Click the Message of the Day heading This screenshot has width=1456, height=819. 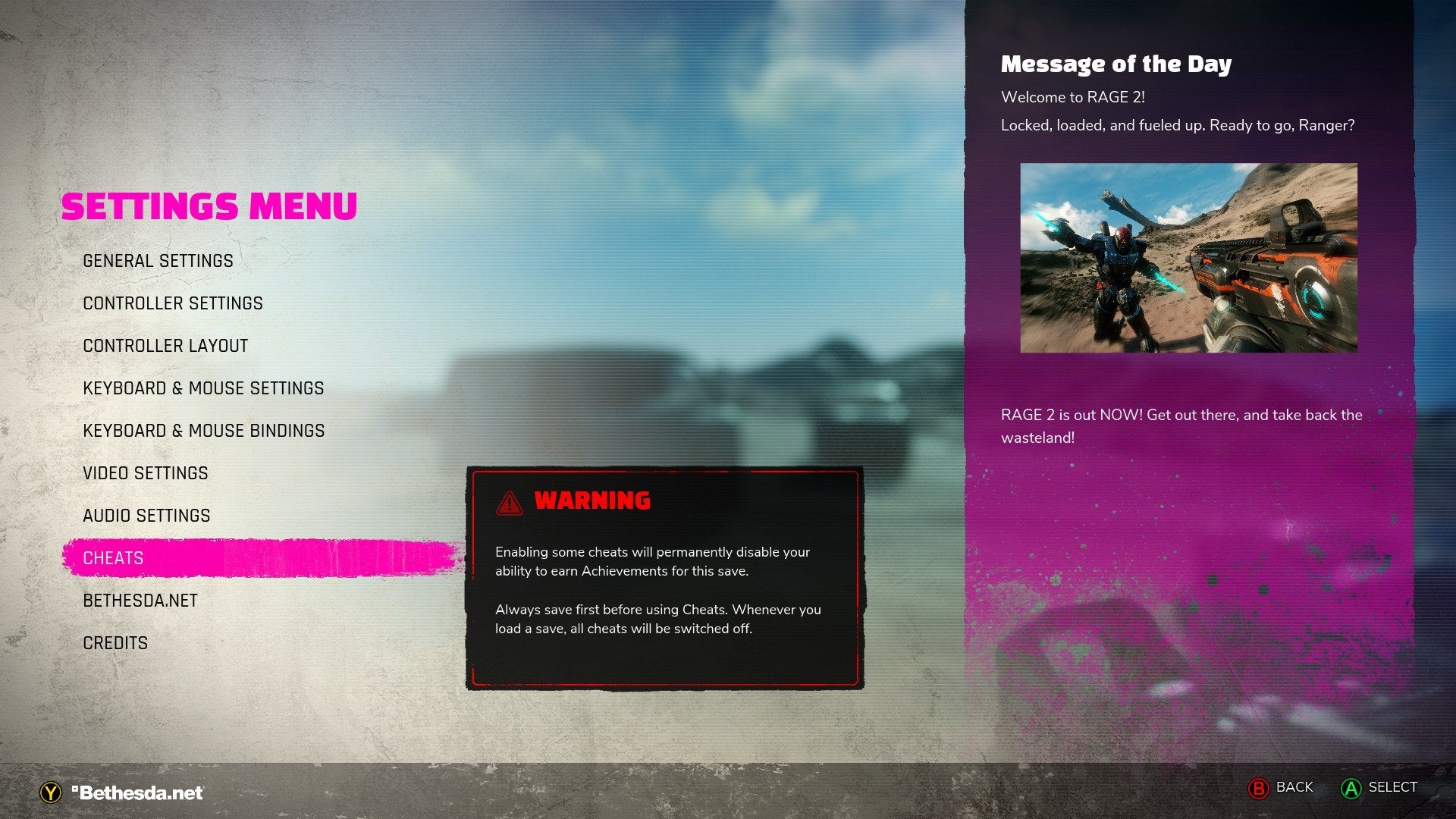1116,64
